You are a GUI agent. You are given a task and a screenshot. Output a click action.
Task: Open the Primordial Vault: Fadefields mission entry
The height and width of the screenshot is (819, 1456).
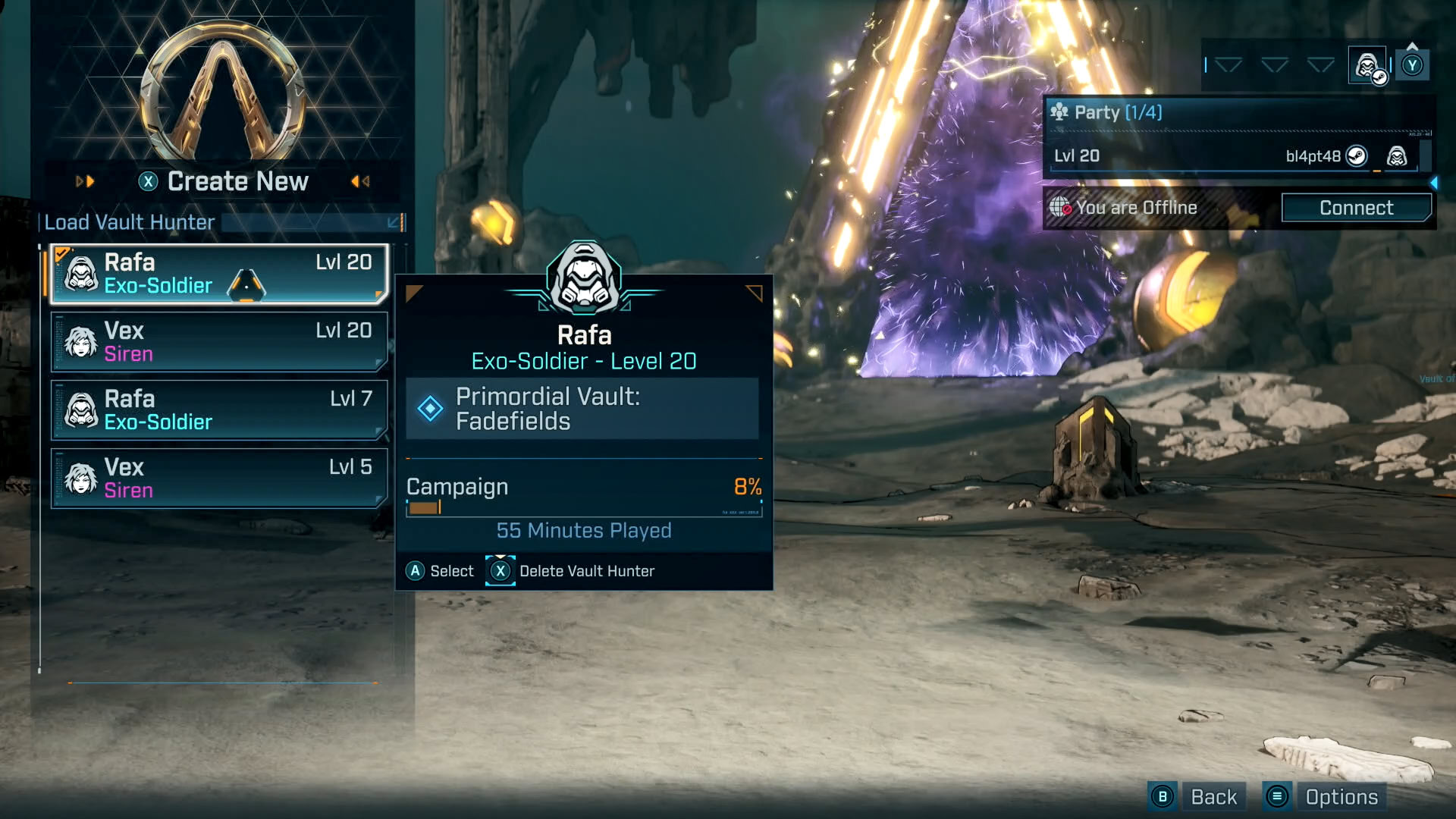point(582,409)
